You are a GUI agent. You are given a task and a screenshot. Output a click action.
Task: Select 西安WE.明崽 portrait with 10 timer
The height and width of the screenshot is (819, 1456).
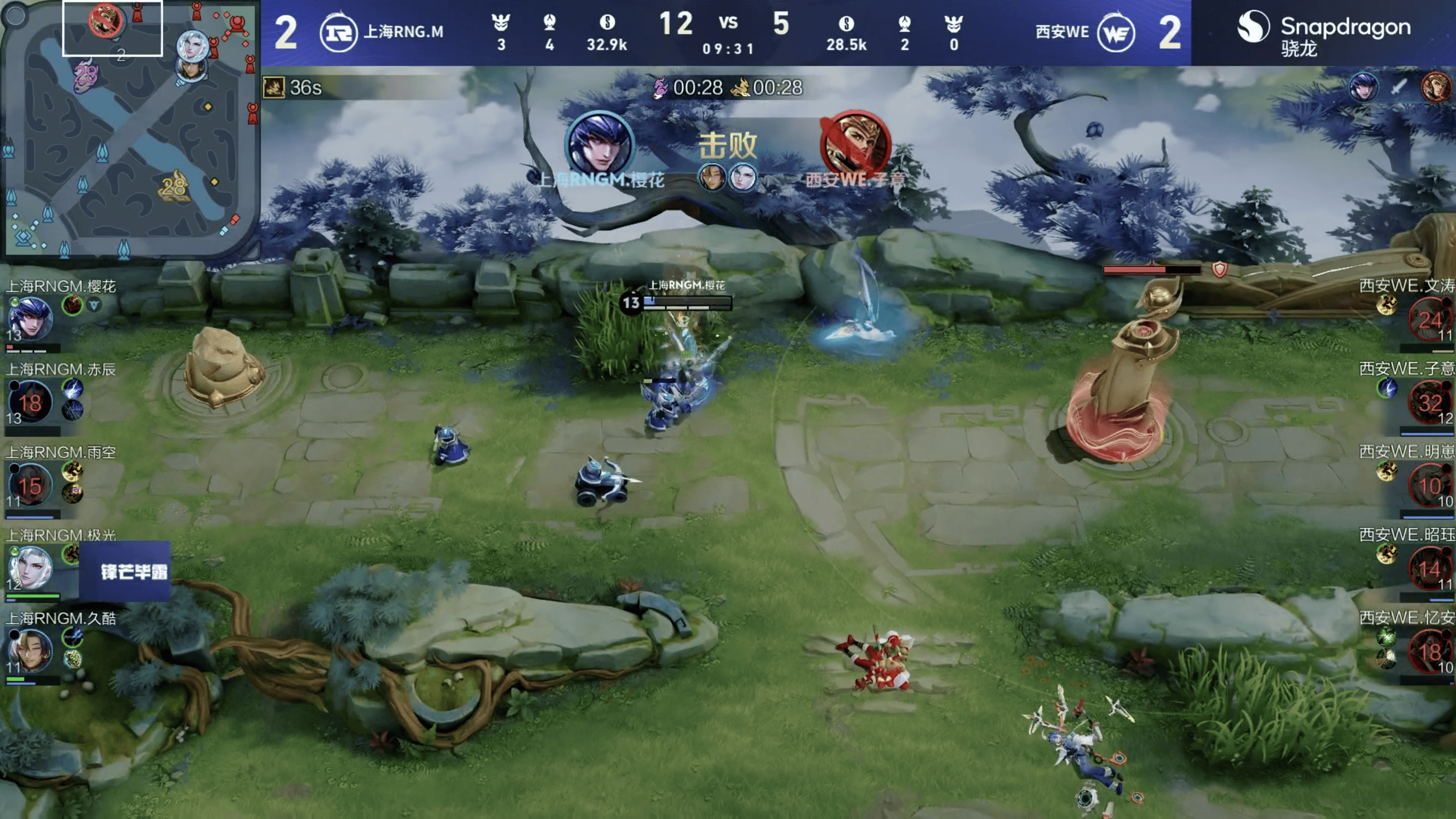1429,485
